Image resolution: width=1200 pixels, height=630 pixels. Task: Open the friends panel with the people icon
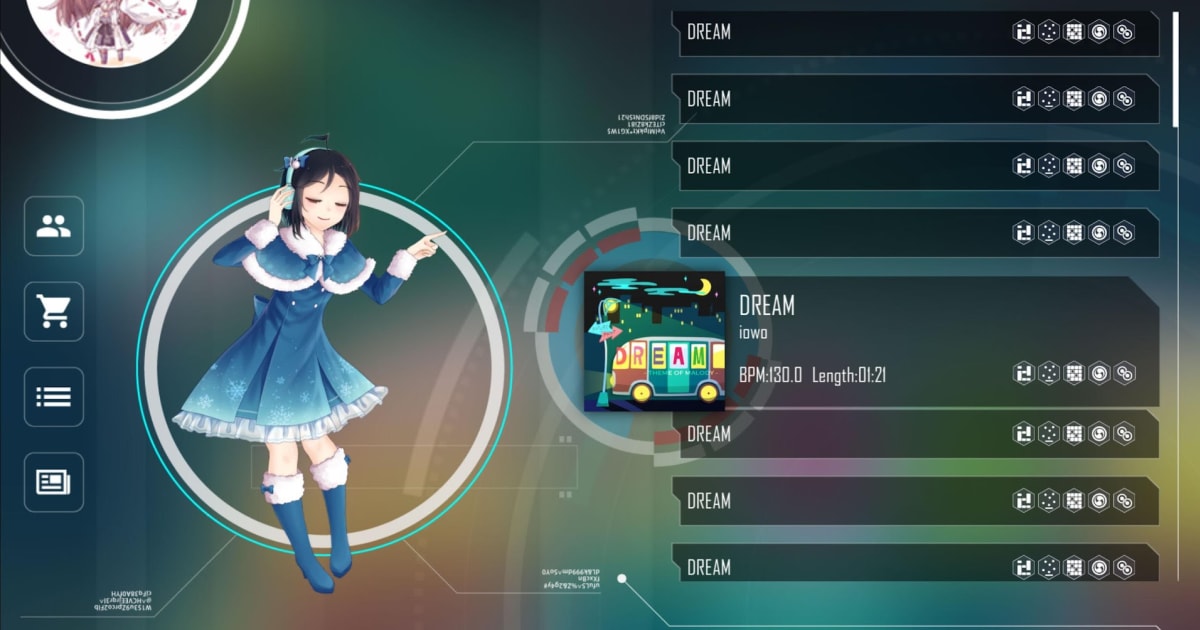click(54, 226)
